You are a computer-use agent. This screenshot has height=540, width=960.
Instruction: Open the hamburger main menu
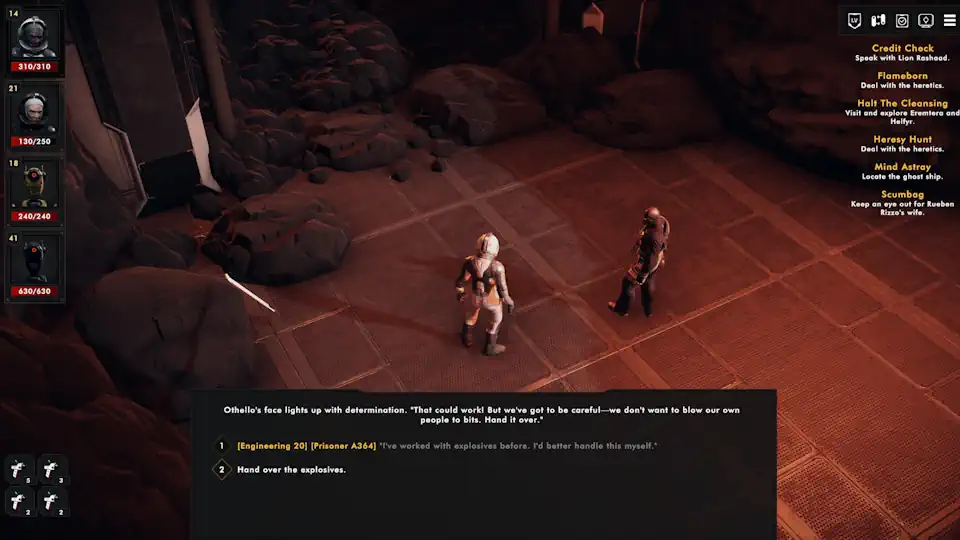point(949,20)
